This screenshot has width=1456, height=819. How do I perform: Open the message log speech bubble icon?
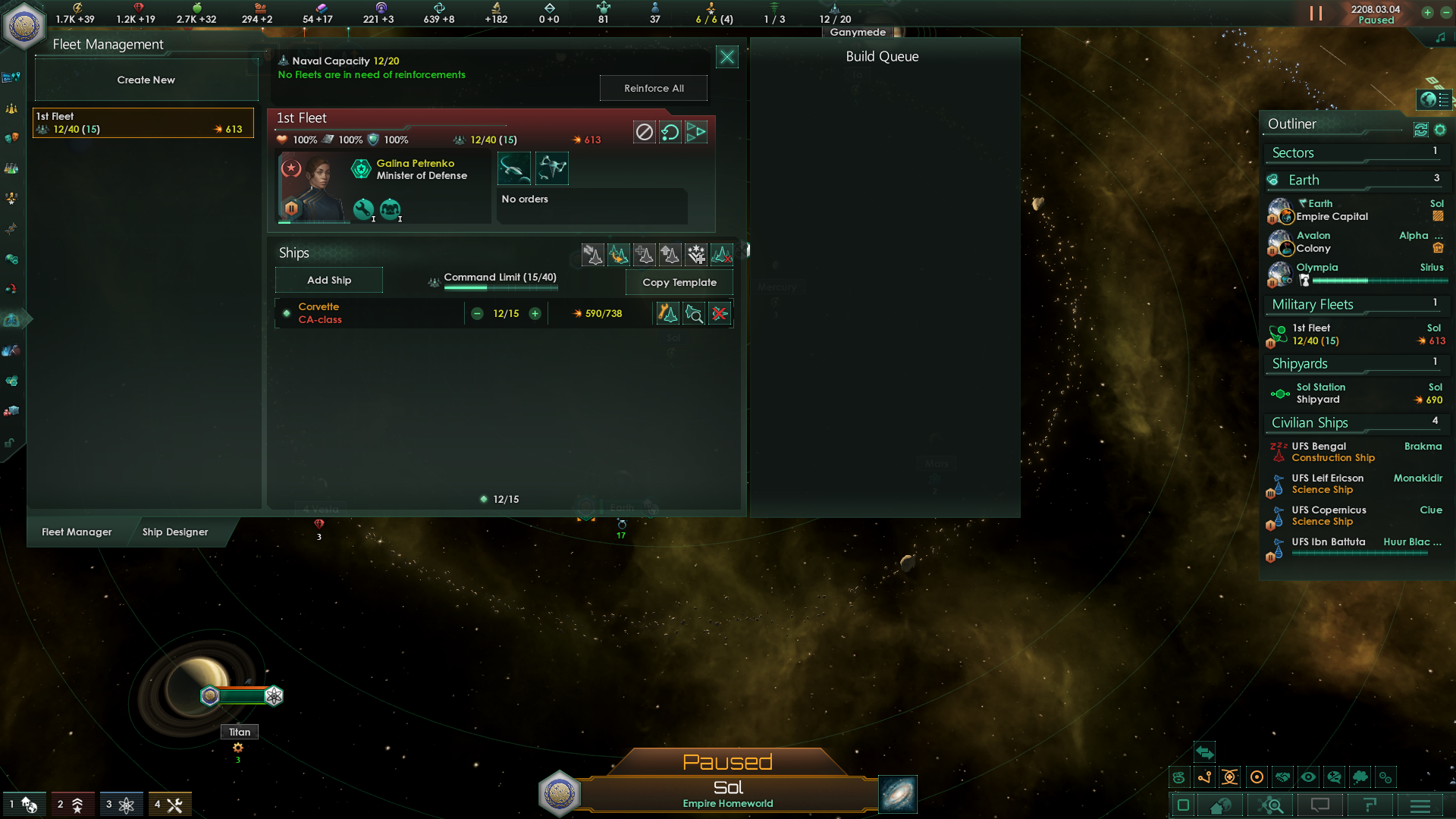1320,805
